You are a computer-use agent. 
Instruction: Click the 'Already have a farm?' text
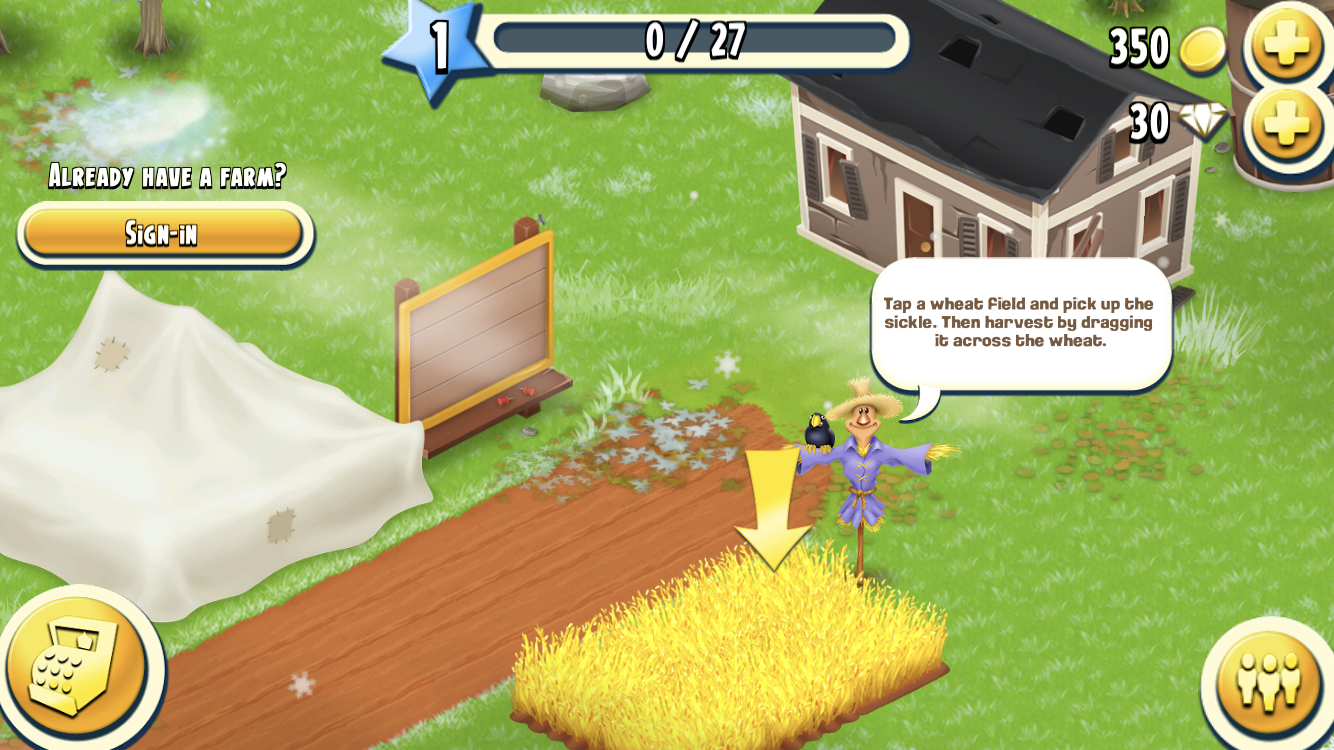(x=166, y=175)
